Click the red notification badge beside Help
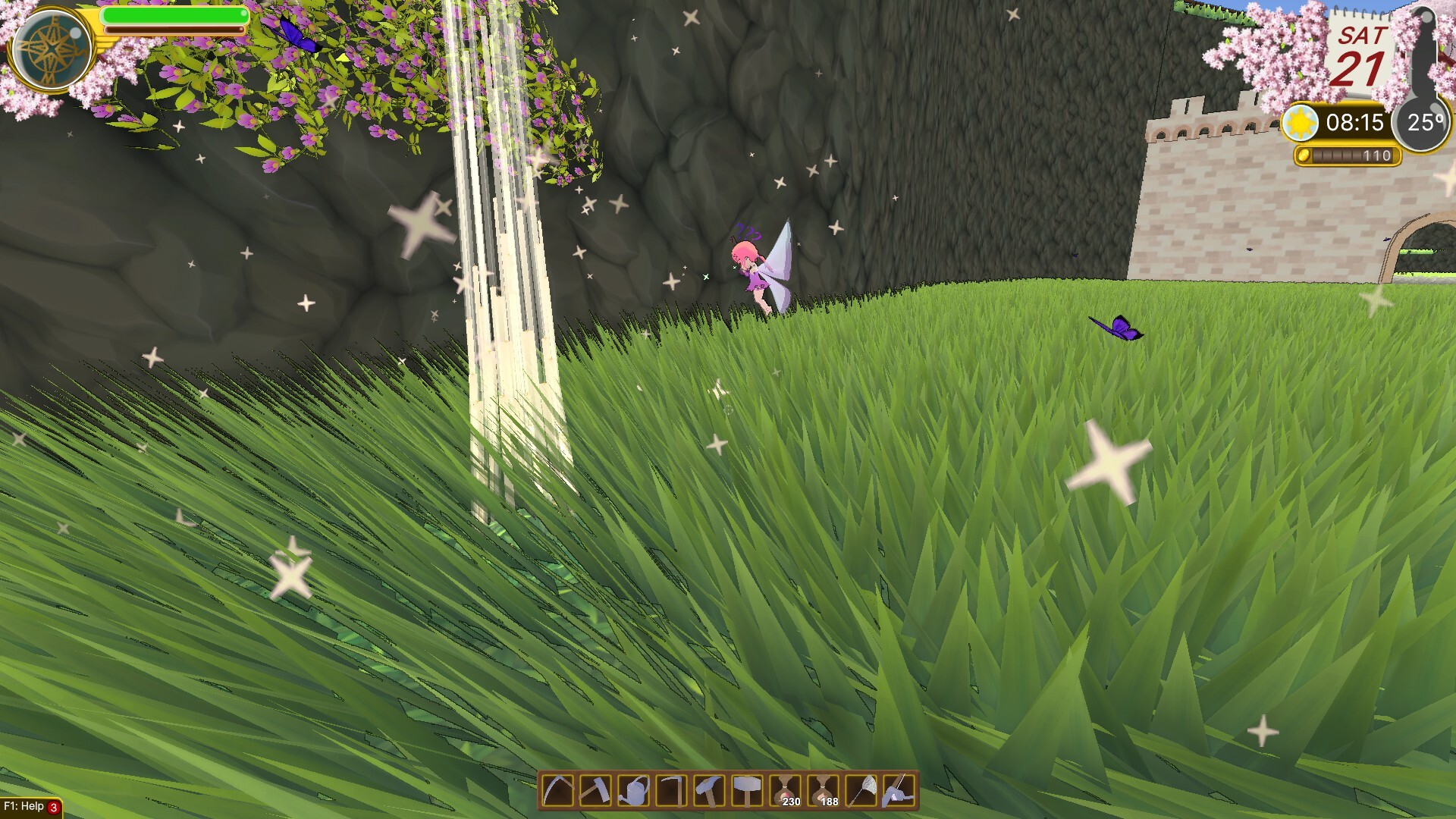This screenshot has height=819, width=1456. point(53,808)
